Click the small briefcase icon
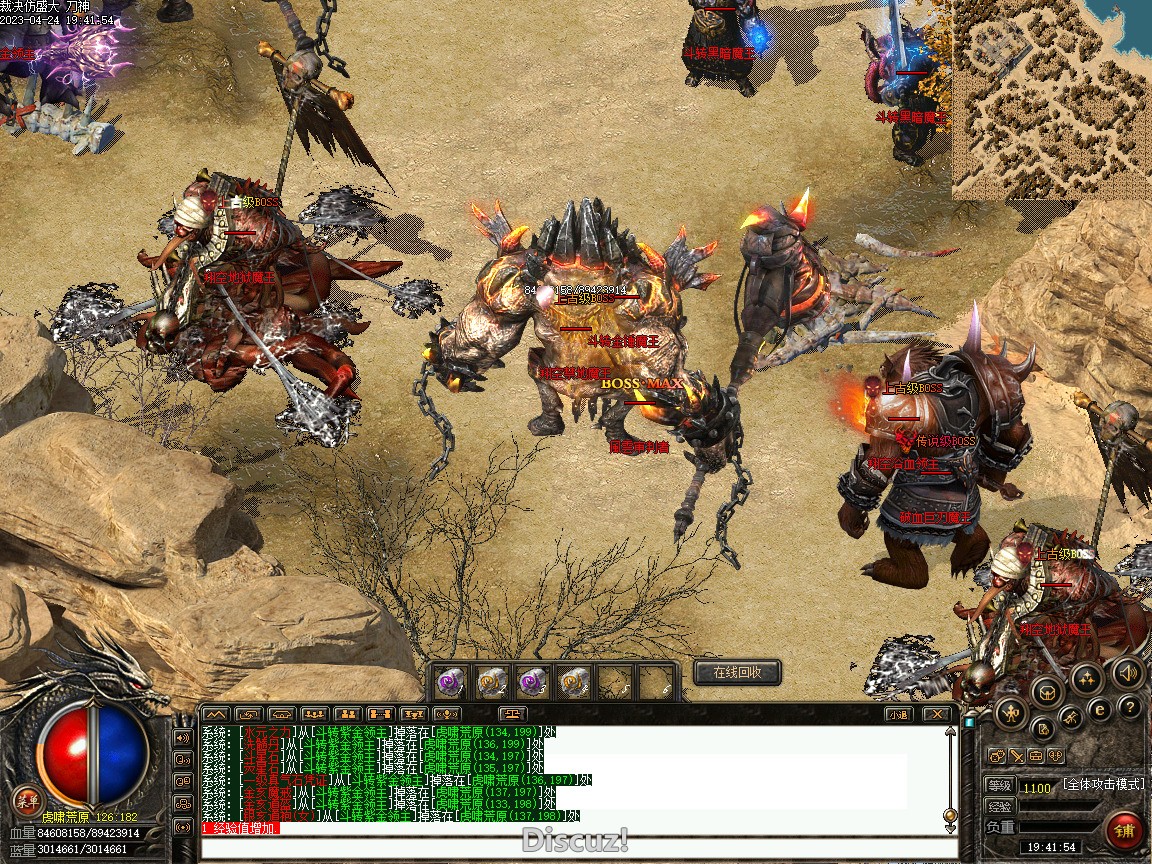Screen dimensions: 1152x864 click(1035, 756)
